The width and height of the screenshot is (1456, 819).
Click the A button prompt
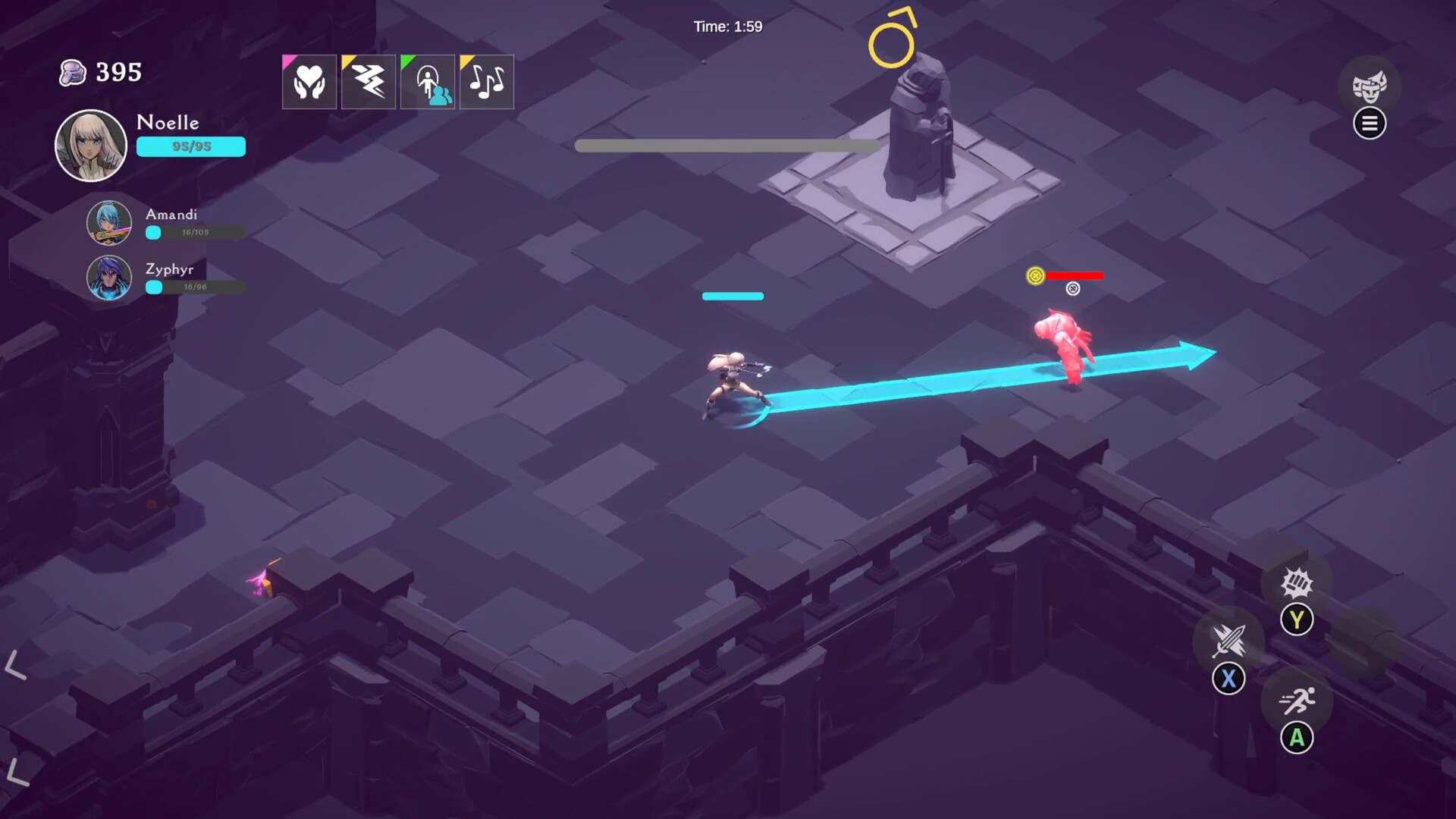[1298, 736]
